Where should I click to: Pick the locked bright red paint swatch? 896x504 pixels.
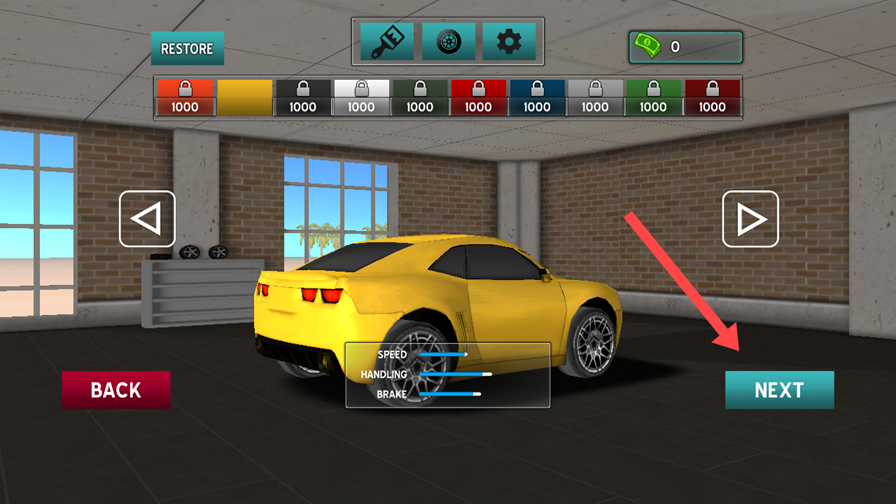tap(478, 98)
